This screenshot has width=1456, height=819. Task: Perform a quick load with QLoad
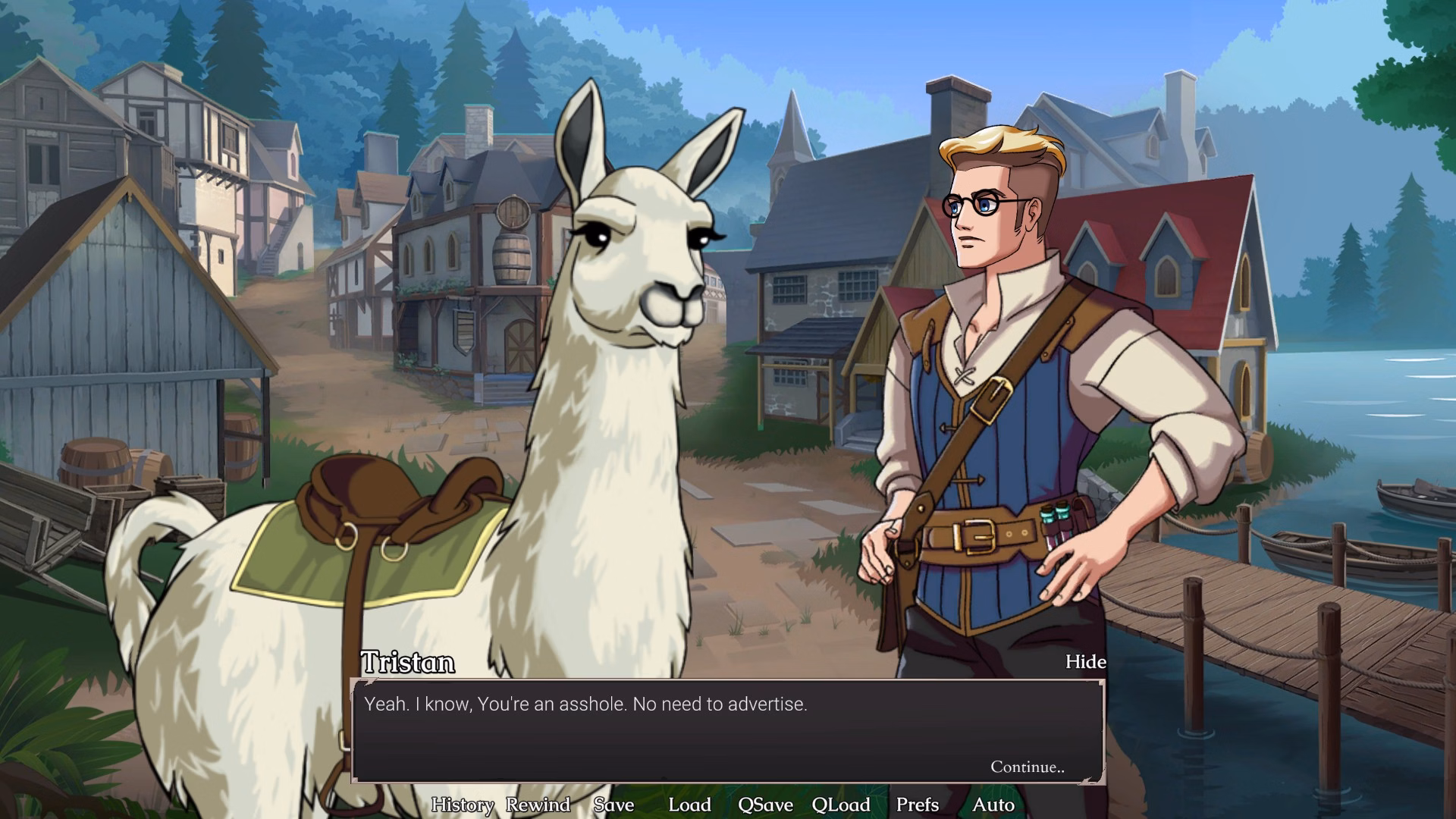coord(842,805)
